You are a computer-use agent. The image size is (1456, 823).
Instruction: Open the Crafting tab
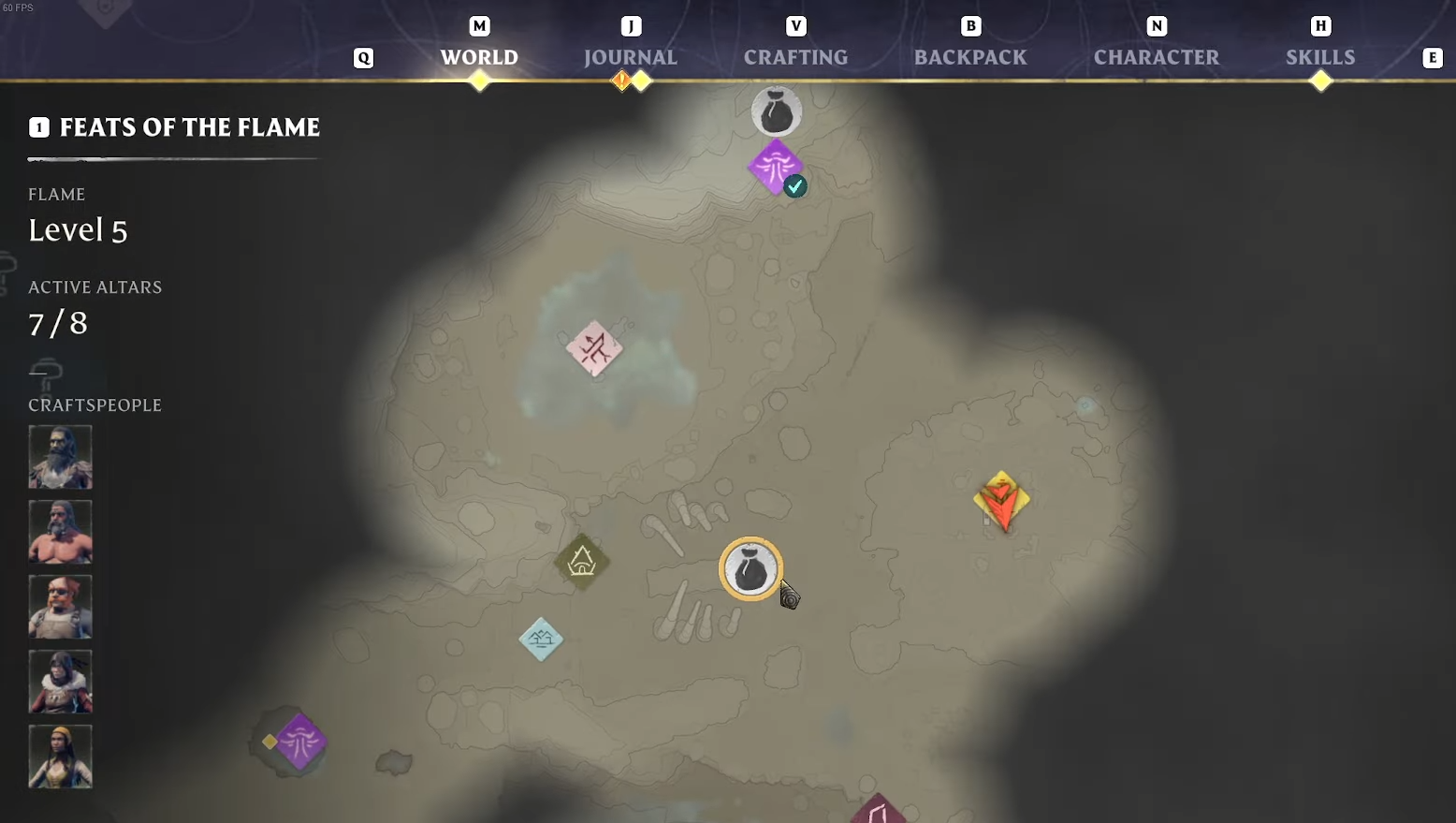794,56
